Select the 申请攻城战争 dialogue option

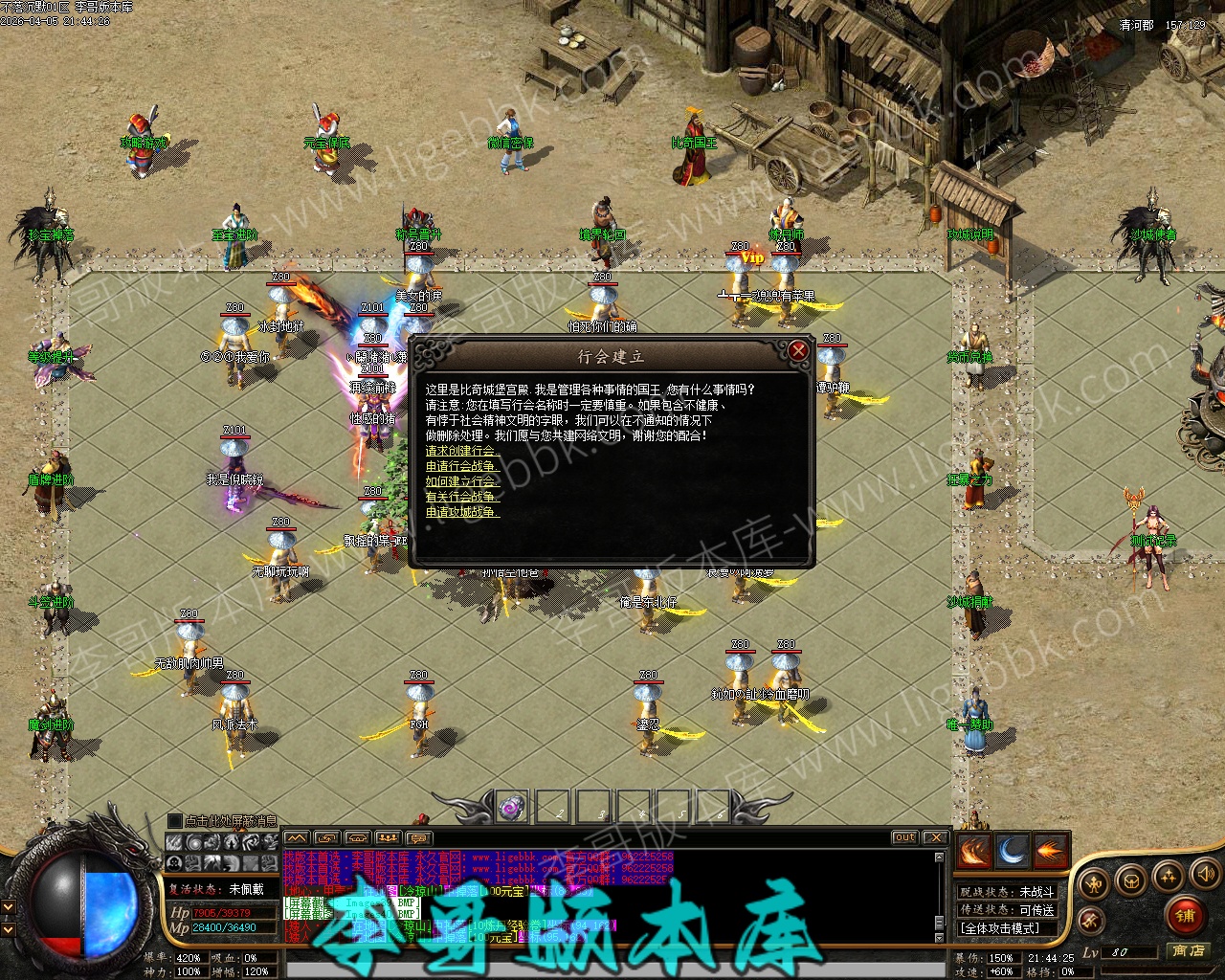tap(462, 512)
